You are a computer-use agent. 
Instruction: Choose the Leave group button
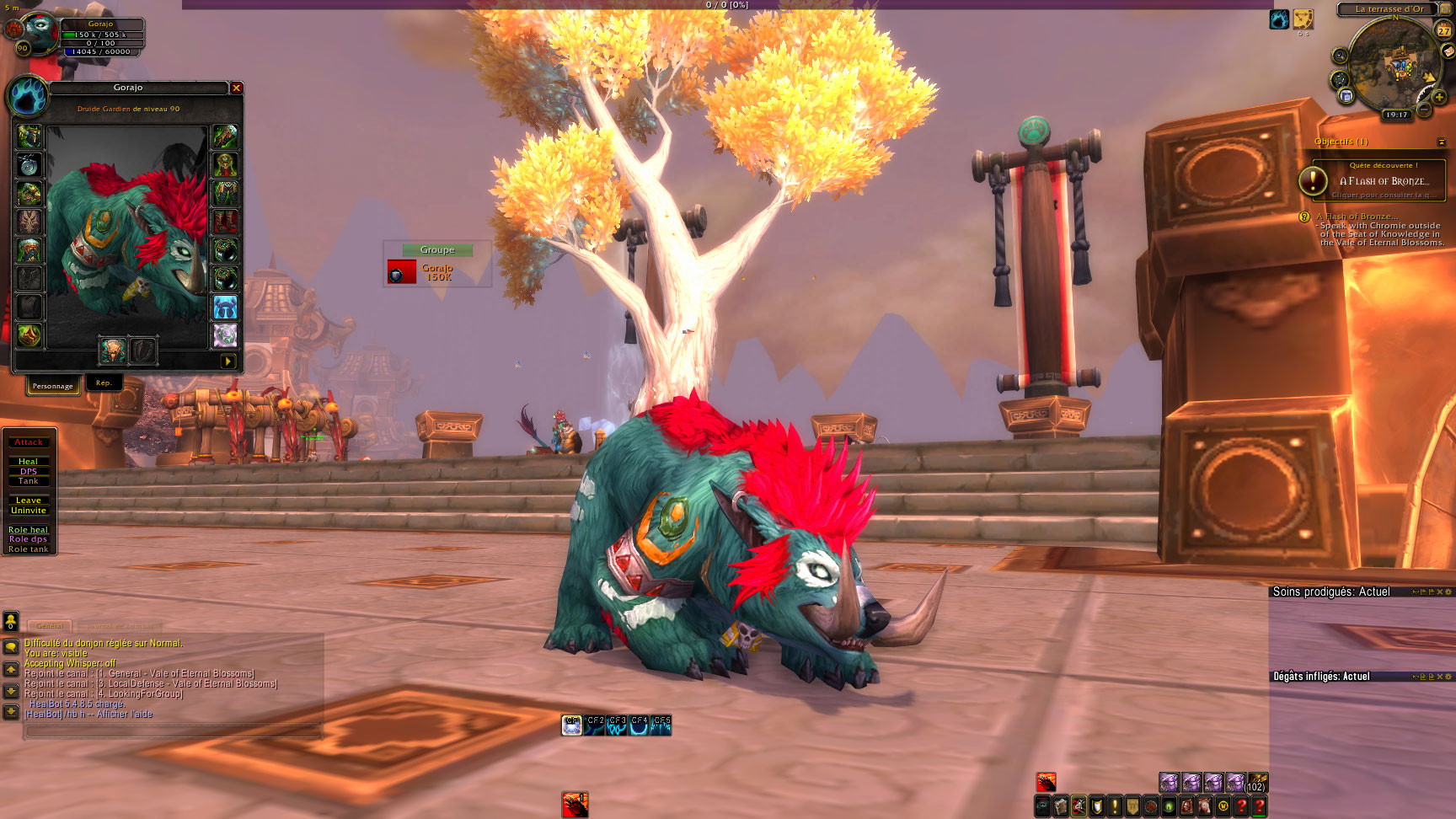tap(29, 500)
